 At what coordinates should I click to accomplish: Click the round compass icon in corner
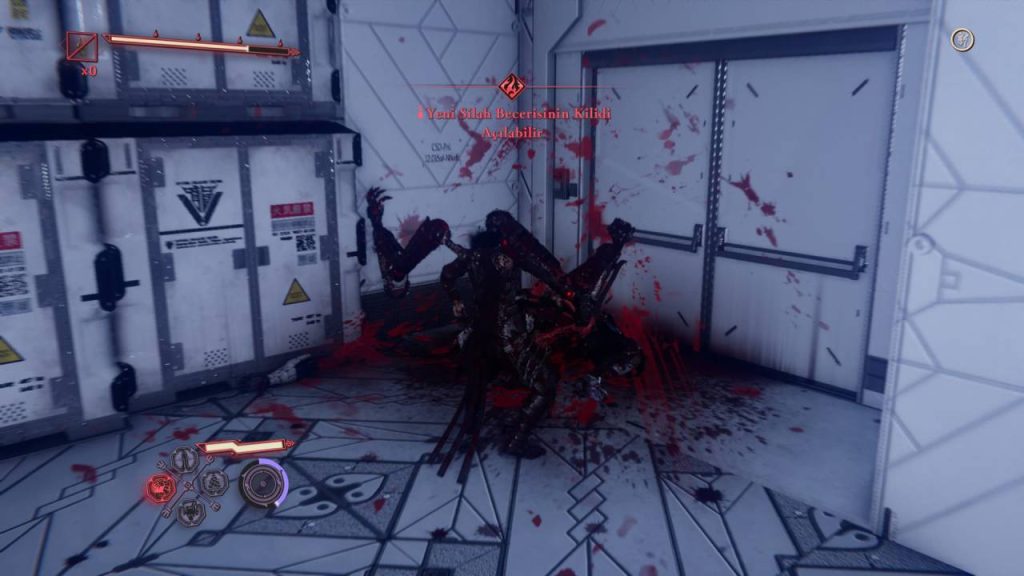[963, 40]
